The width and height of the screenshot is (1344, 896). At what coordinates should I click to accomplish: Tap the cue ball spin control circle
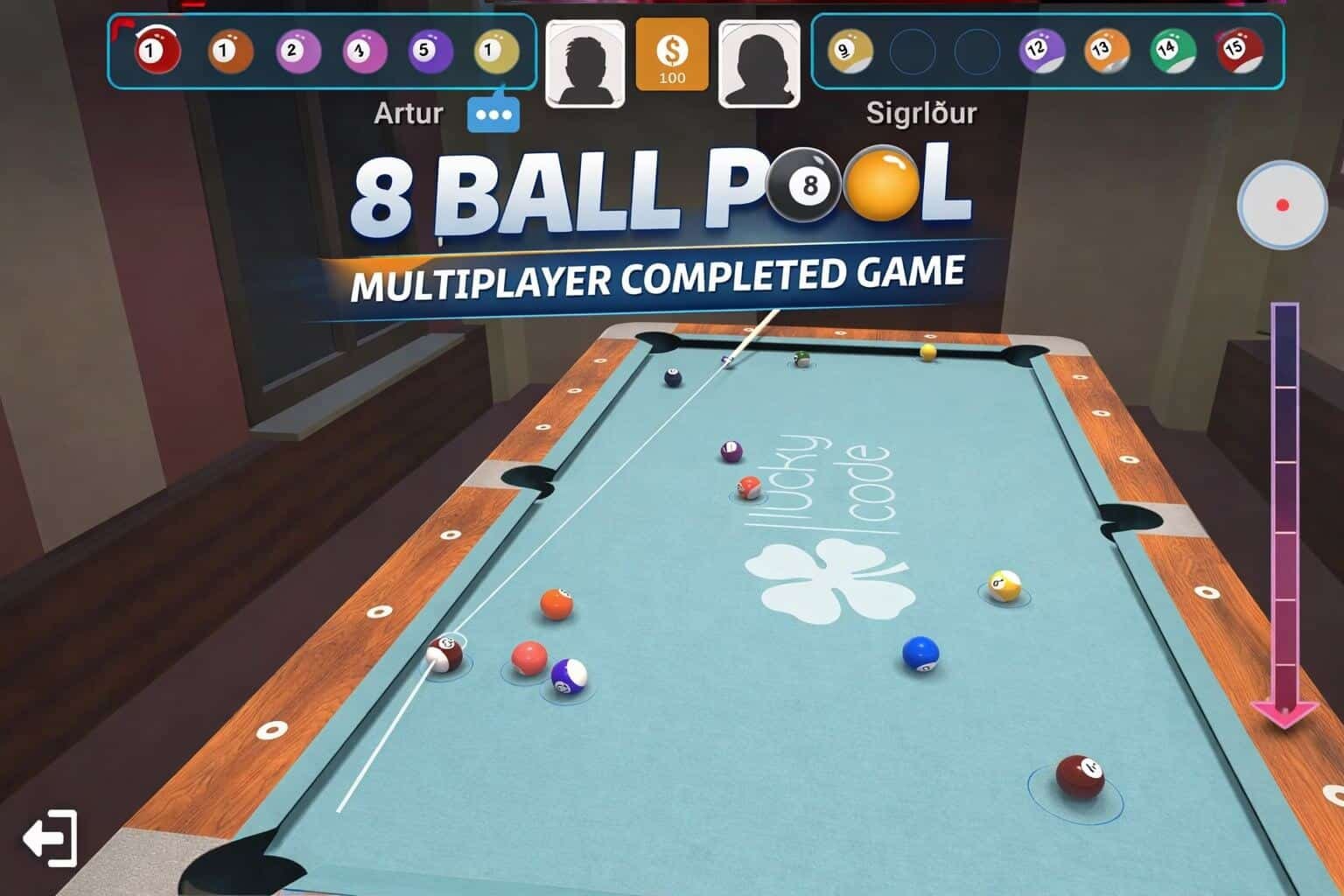[x=1281, y=206]
